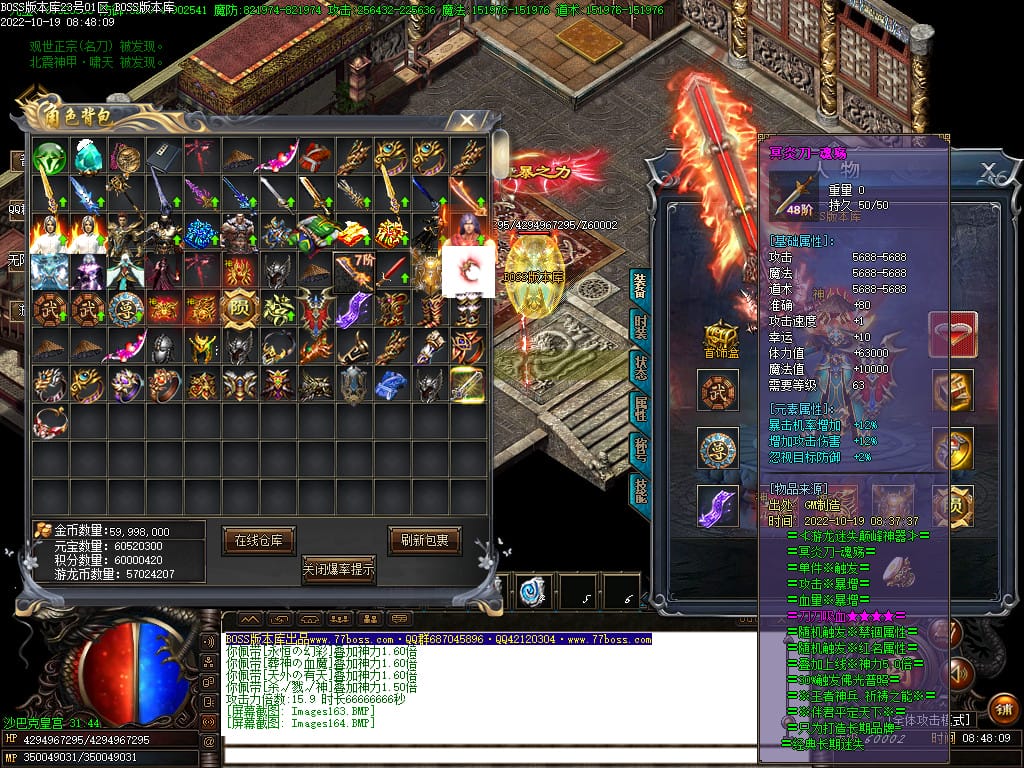
Task: Select the cyan crystal gem item
Action: point(87,157)
